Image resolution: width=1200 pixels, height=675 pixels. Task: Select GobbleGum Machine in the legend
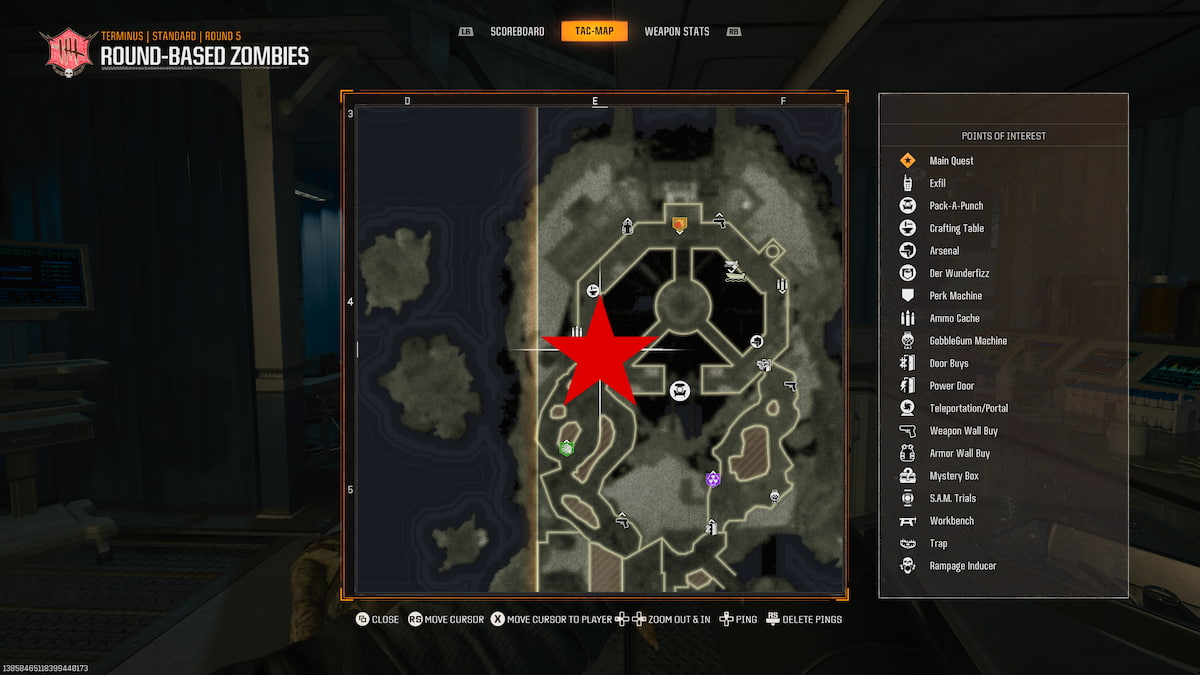[967, 341]
